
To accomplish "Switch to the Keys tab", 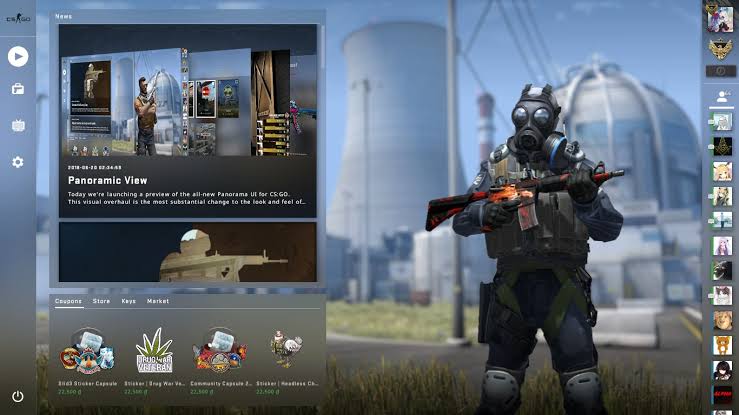I will coord(129,301).
